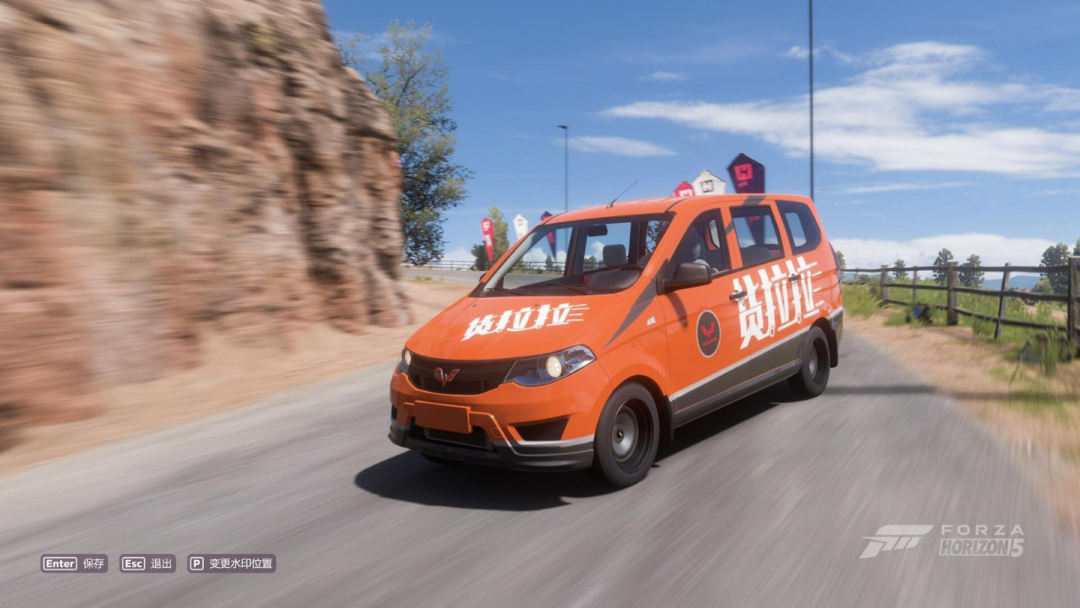Choose 变更水印位置 to move the watermark
Image resolution: width=1080 pixels, height=608 pixels.
tap(232, 563)
